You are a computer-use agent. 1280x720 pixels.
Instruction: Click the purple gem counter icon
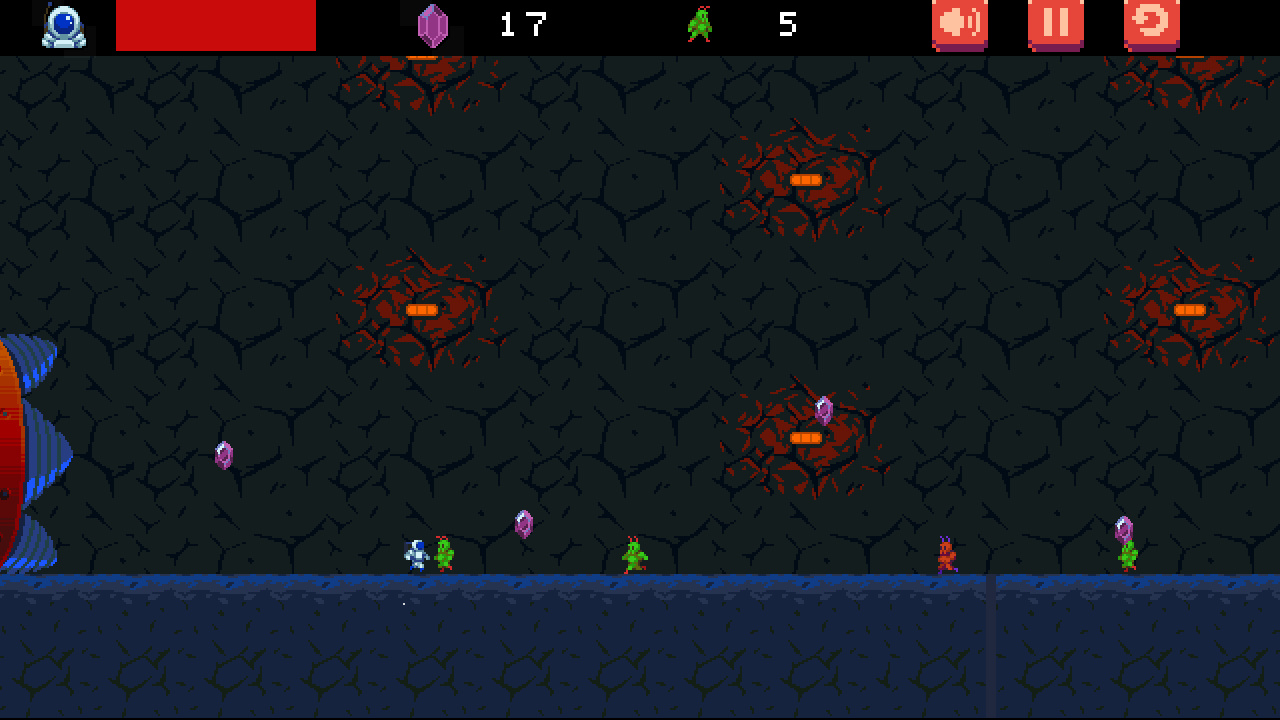click(x=432, y=24)
